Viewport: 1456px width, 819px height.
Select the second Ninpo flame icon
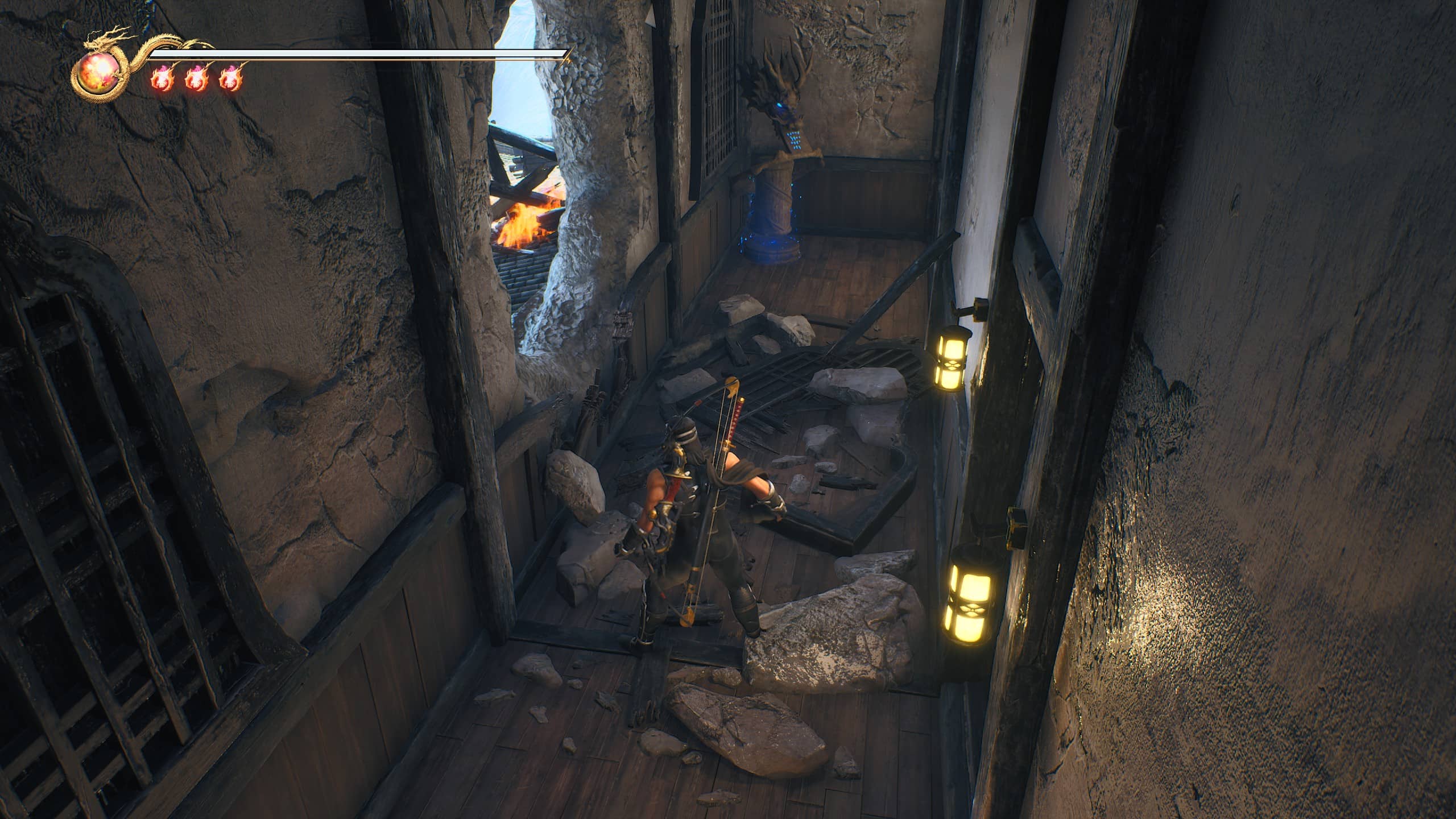click(197, 78)
